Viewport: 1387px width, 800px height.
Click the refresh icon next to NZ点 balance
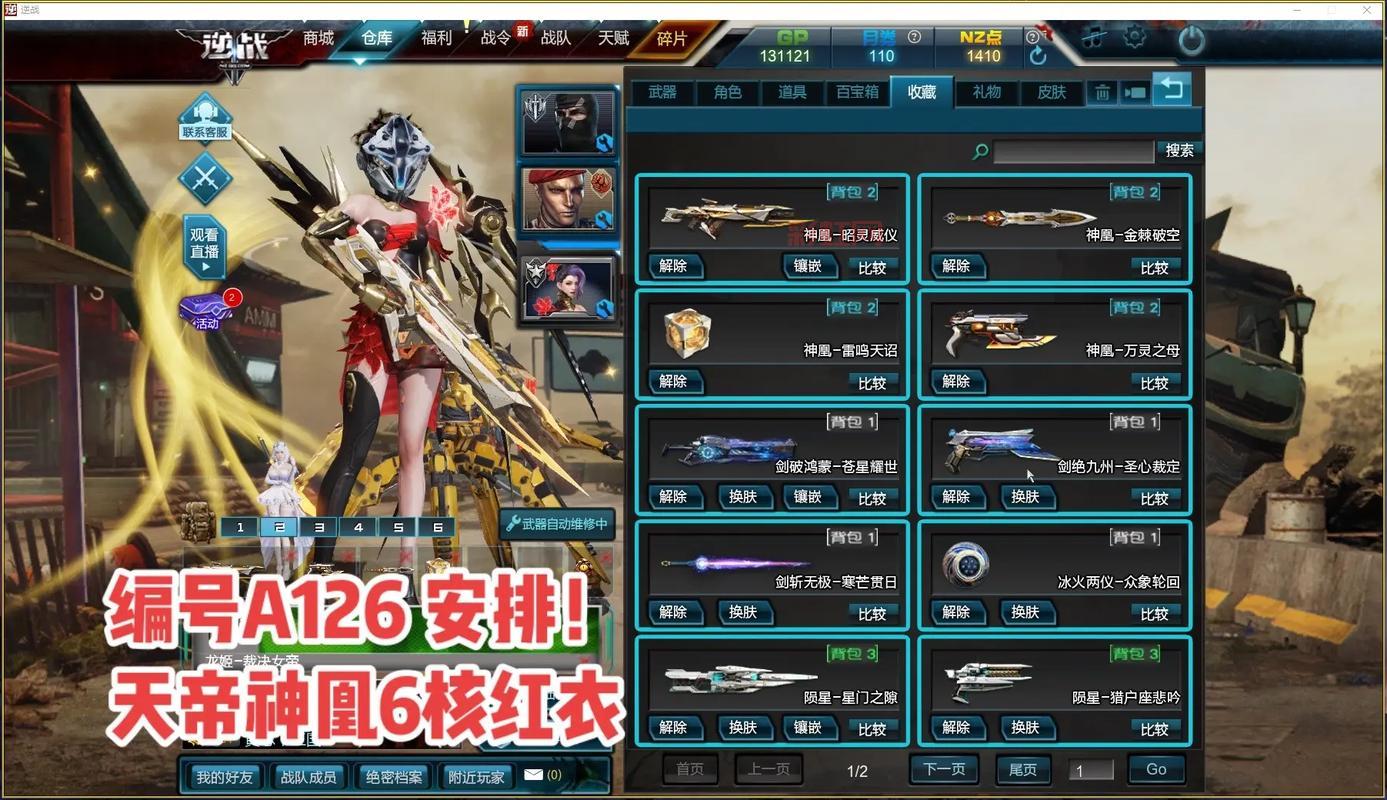click(1038, 55)
